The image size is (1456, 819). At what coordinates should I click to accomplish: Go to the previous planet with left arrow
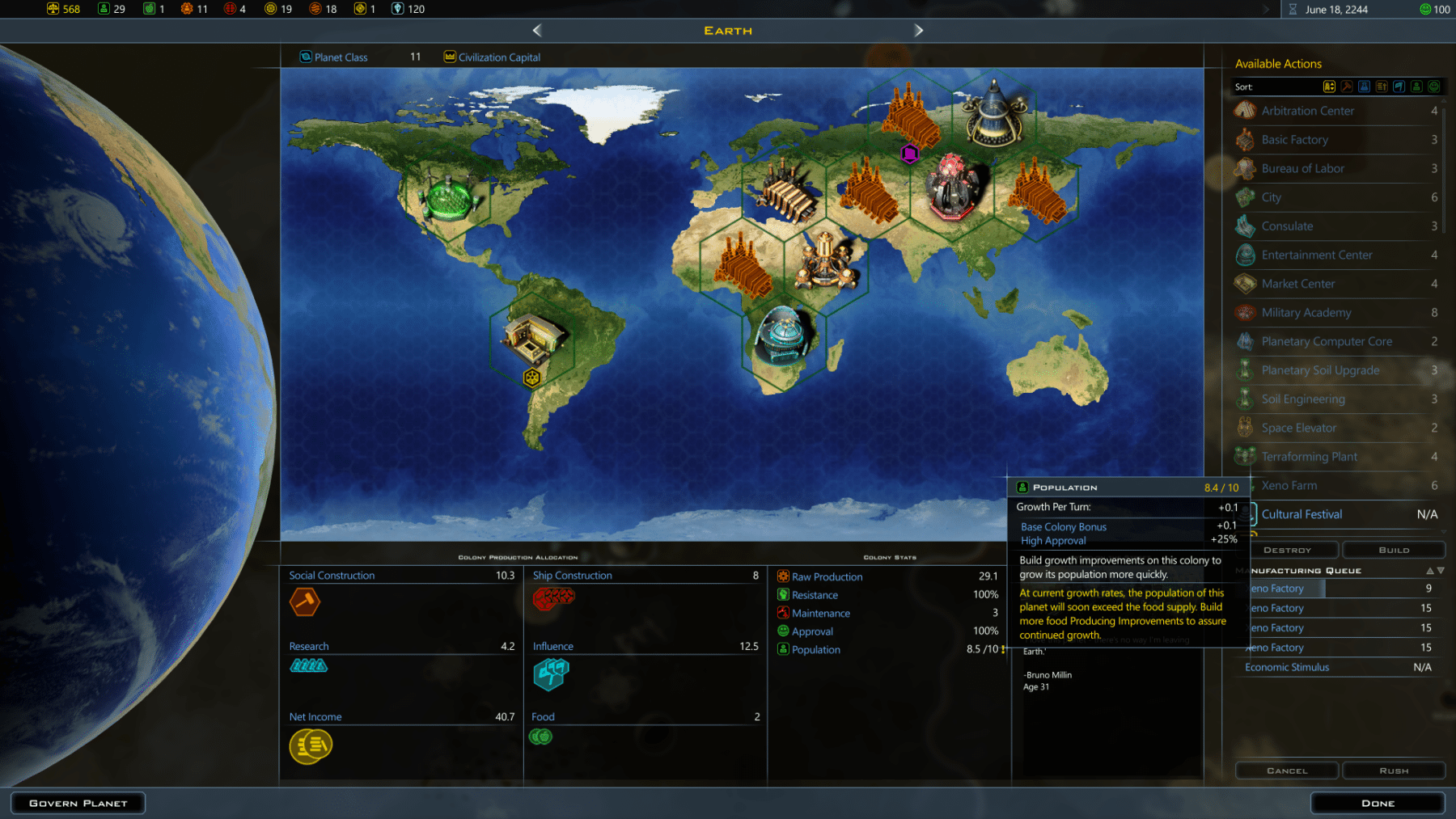537,31
